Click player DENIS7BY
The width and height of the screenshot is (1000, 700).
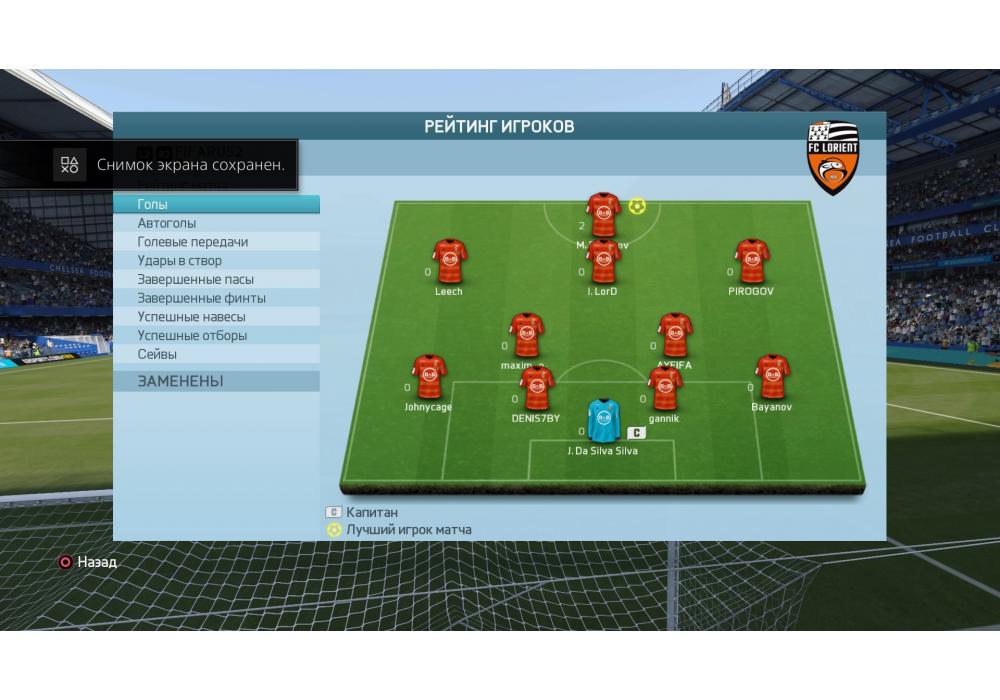[537, 389]
